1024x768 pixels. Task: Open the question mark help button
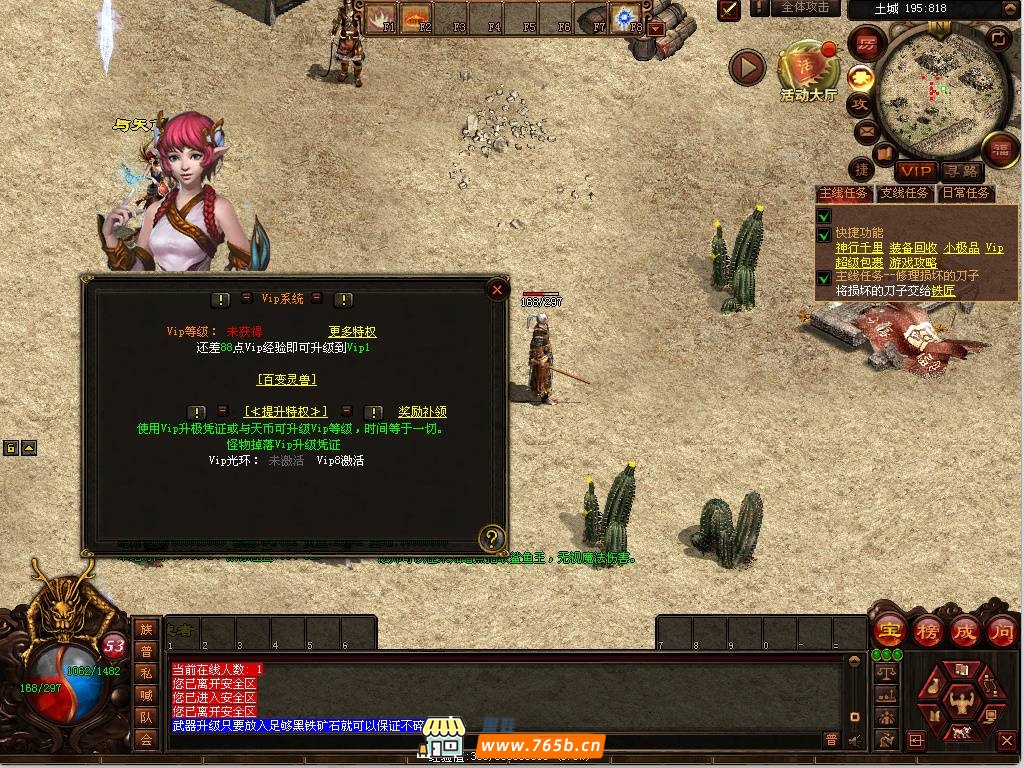491,538
